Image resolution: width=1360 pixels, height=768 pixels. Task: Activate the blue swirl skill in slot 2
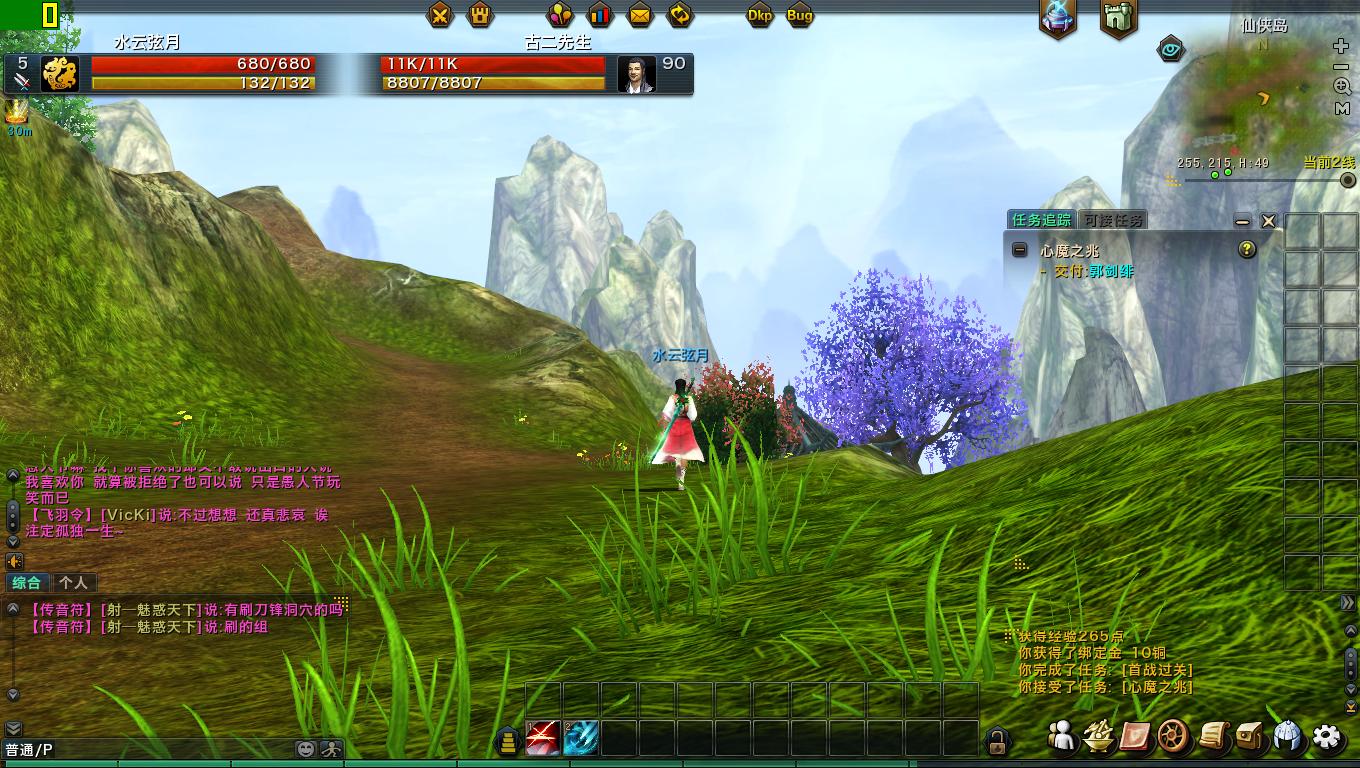click(x=581, y=738)
